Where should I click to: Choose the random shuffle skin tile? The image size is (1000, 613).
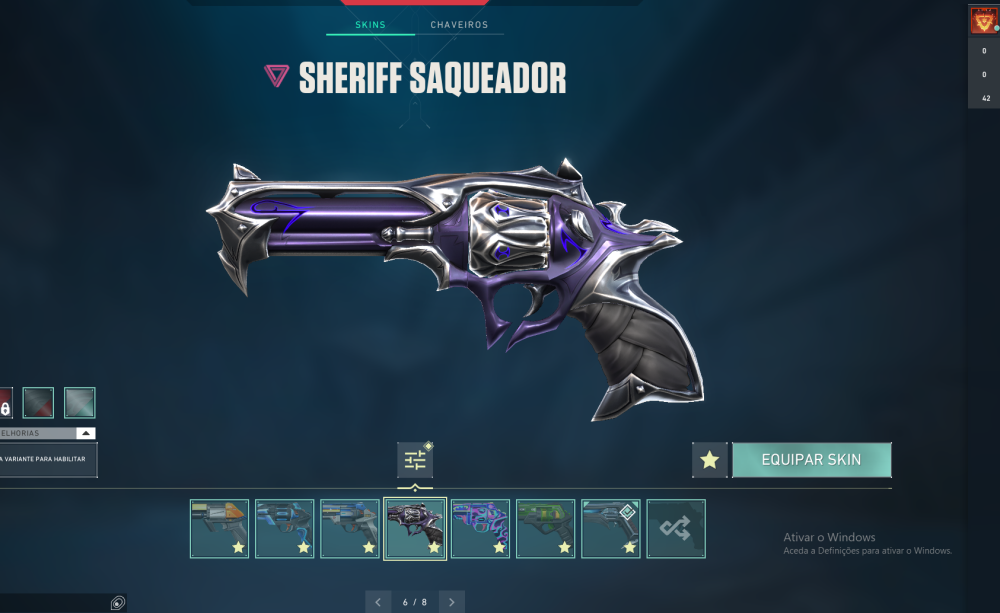[676, 529]
